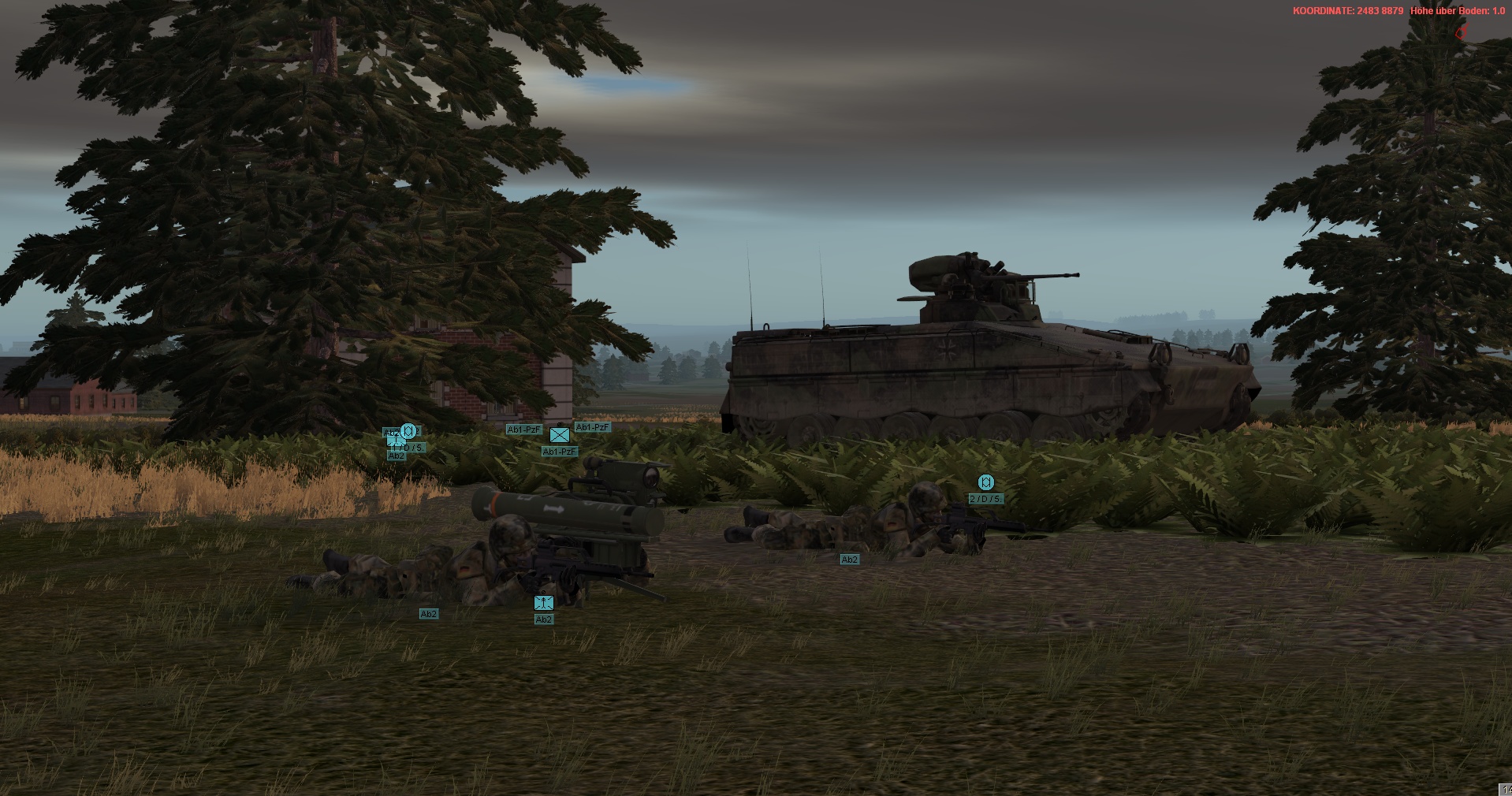Pick the arrow unit marker beside the missile launcher
The image size is (1512, 796).
tap(544, 603)
